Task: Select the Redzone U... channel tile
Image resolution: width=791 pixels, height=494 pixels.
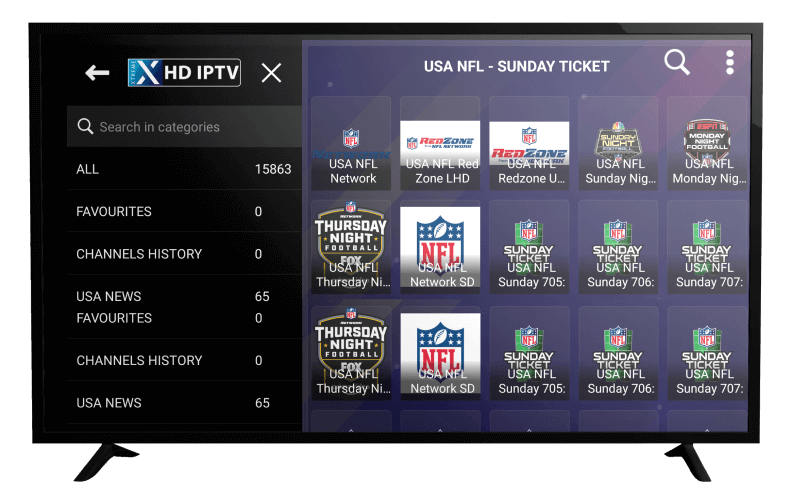Action: click(x=529, y=144)
